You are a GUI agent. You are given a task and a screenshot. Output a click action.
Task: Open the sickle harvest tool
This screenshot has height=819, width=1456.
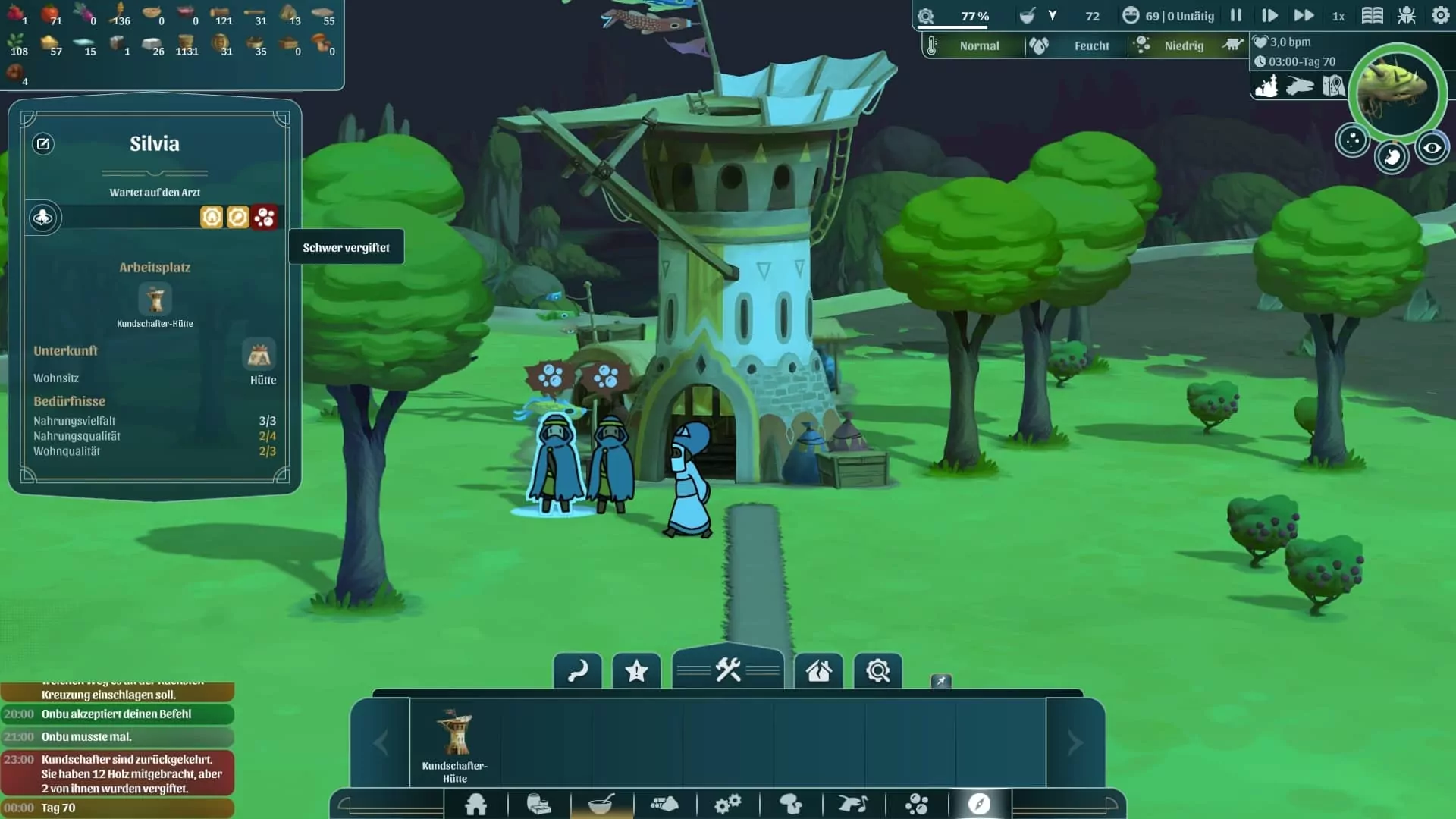click(578, 671)
